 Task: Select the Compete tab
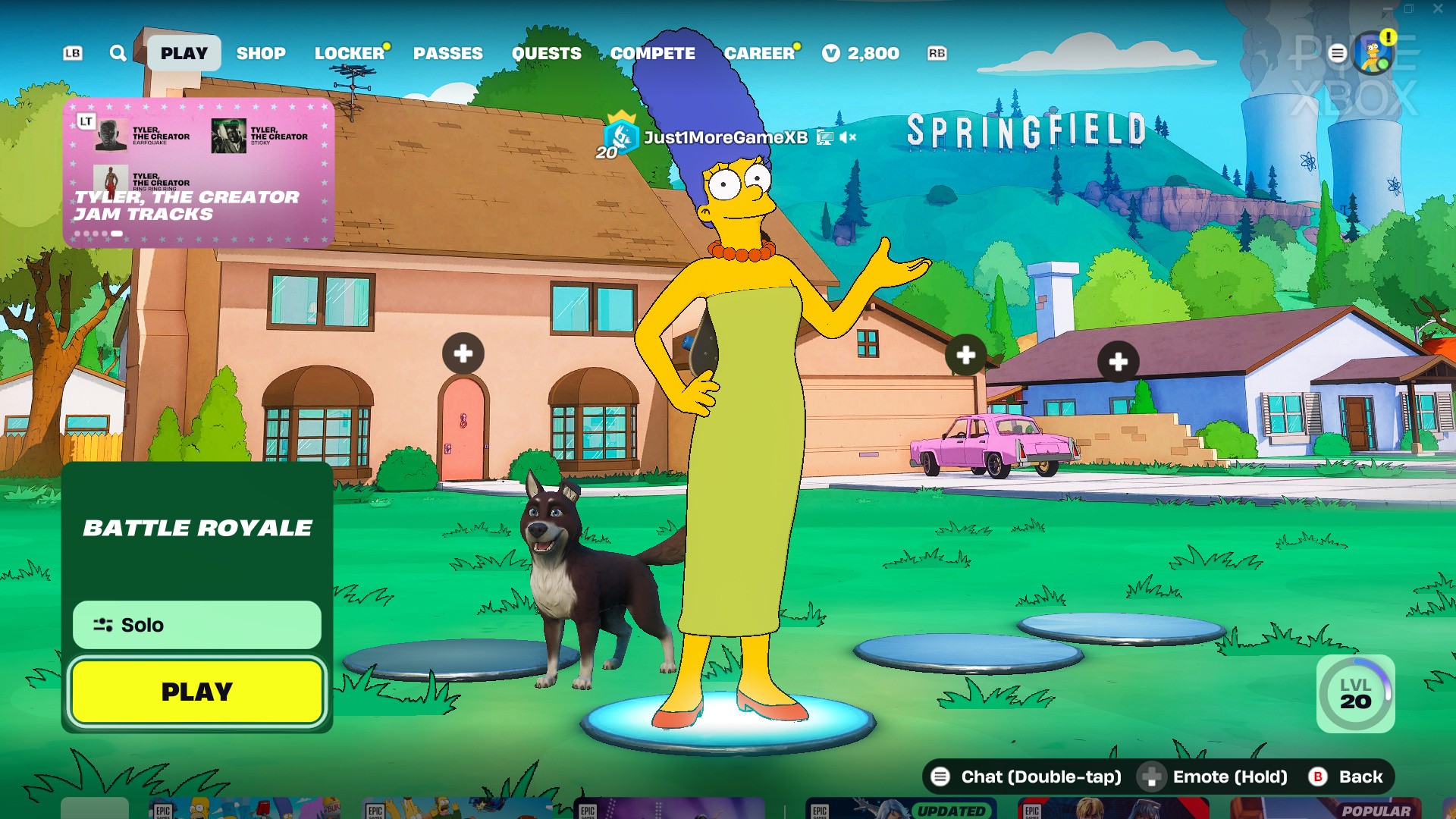(x=652, y=53)
